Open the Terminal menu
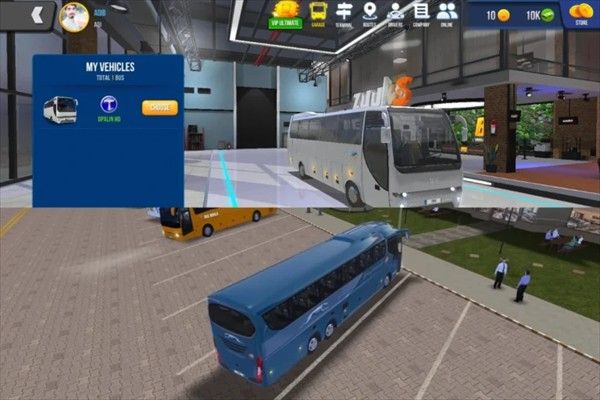 click(x=345, y=13)
